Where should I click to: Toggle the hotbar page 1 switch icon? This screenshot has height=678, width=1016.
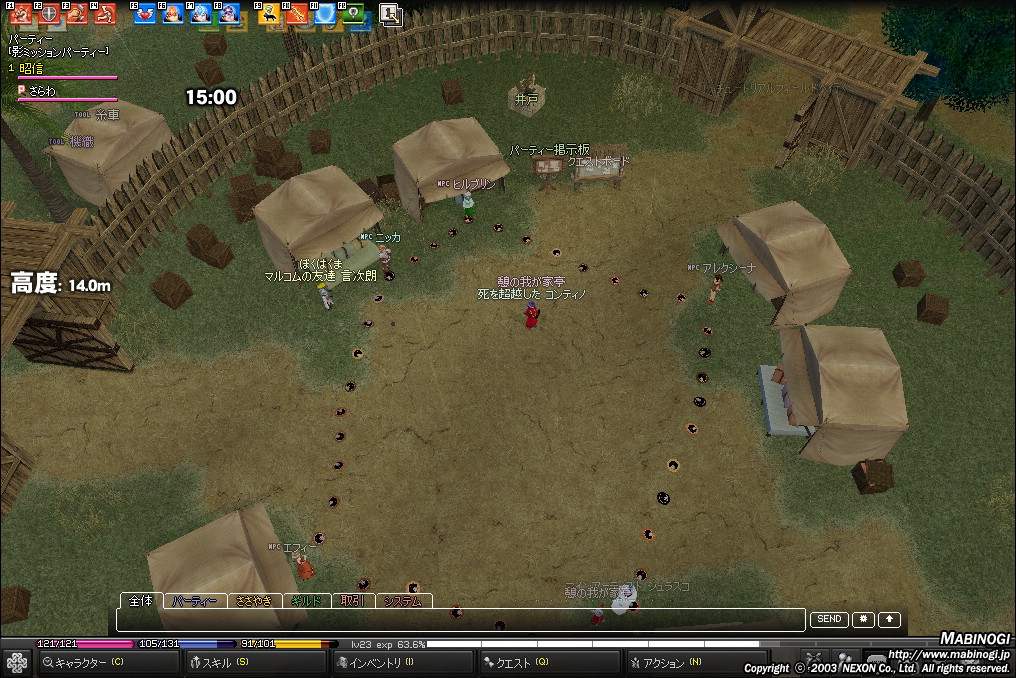(x=390, y=14)
